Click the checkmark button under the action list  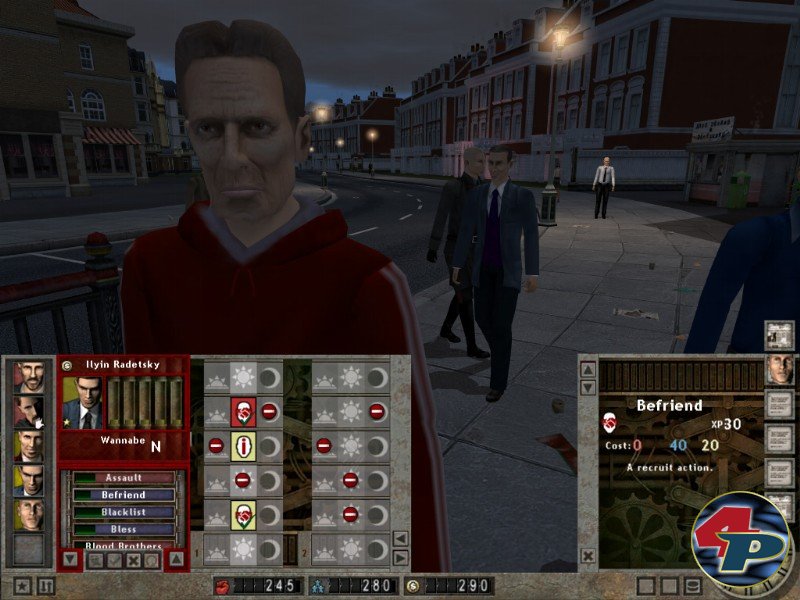115,561
